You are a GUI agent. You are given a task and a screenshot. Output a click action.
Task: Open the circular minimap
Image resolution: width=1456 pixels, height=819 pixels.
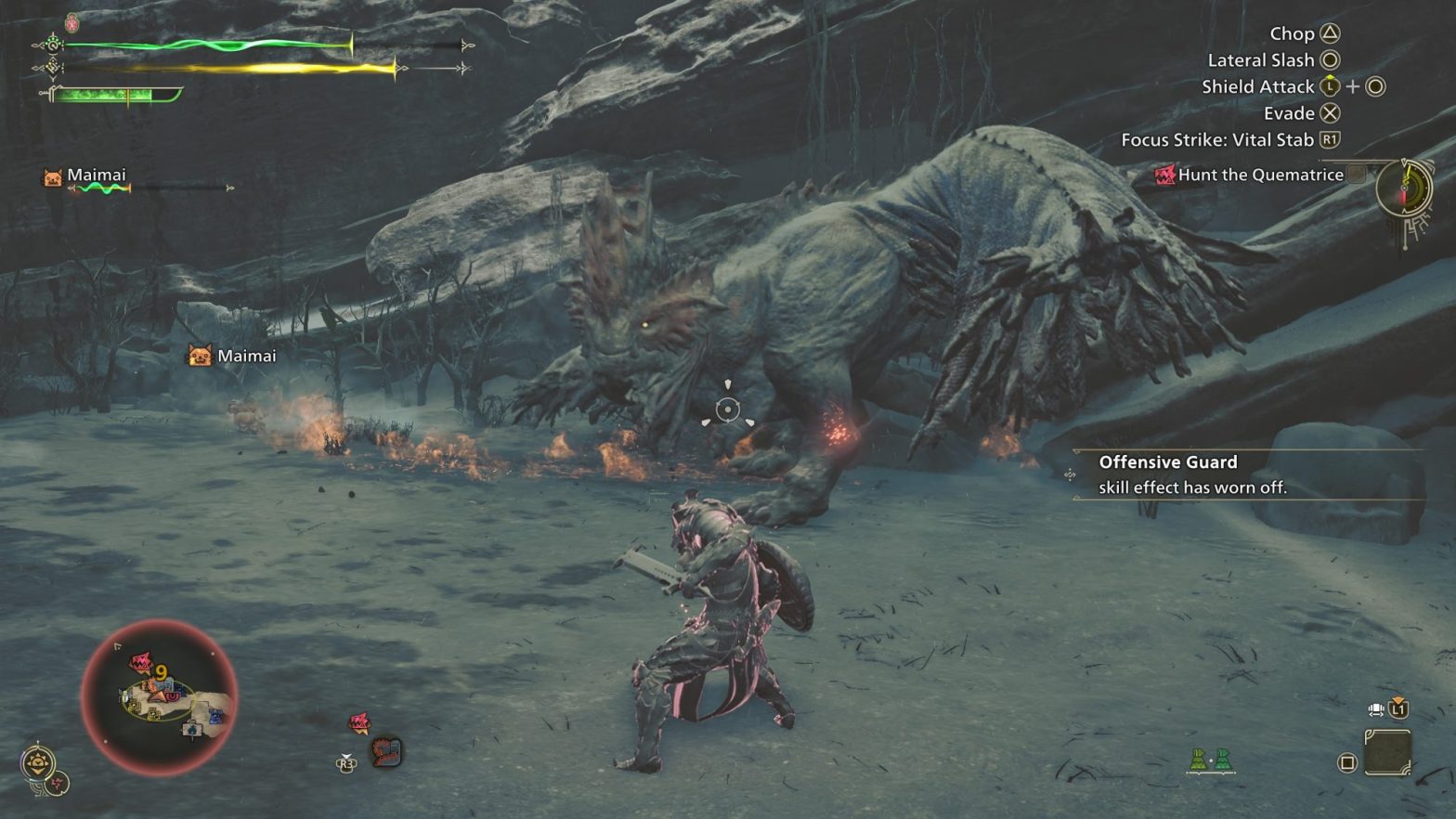(x=159, y=696)
